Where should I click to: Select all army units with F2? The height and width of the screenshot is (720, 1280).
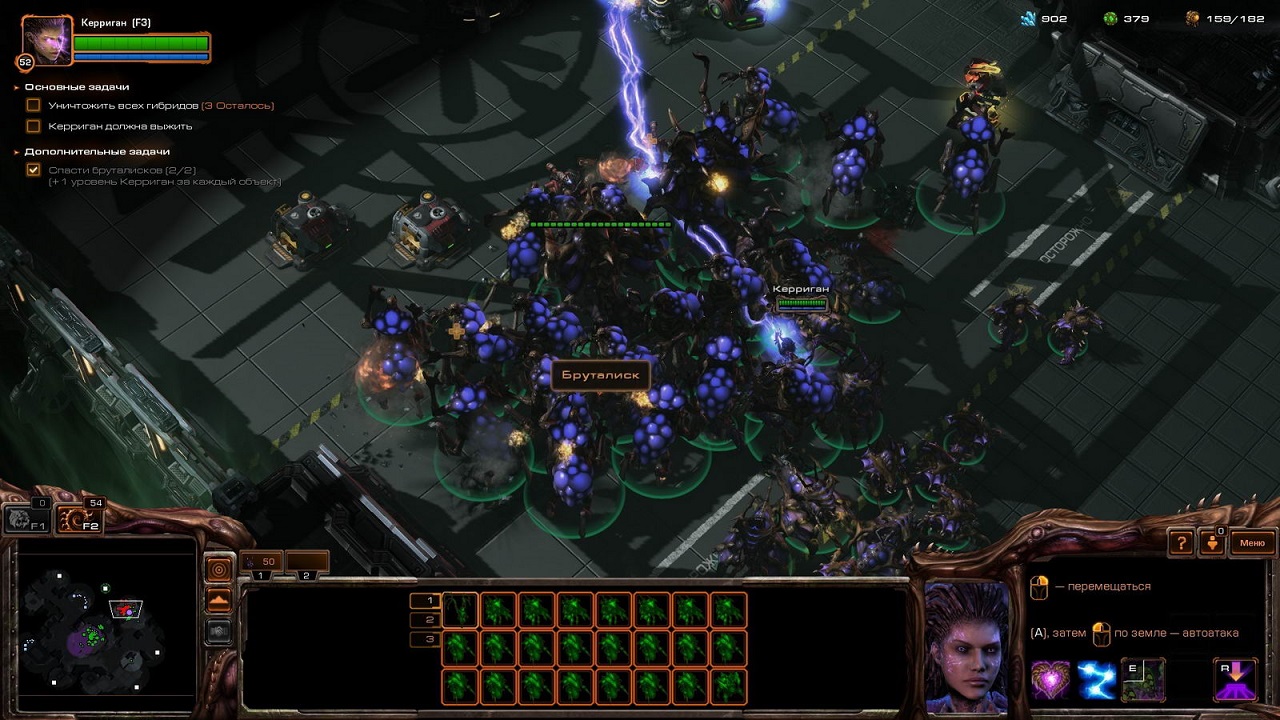tap(78, 518)
